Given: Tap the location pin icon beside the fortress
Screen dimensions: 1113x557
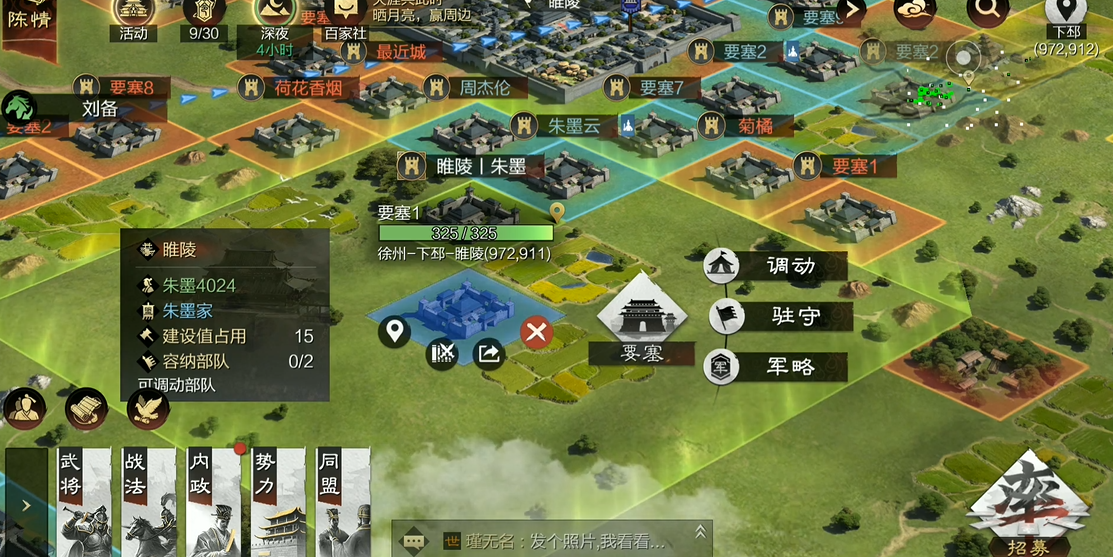Looking at the screenshot, I should coord(394,331).
